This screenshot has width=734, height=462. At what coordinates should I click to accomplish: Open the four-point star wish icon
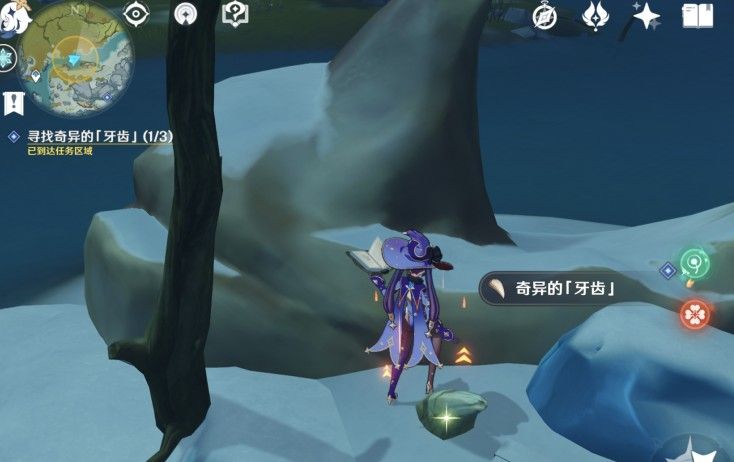[x=647, y=15]
